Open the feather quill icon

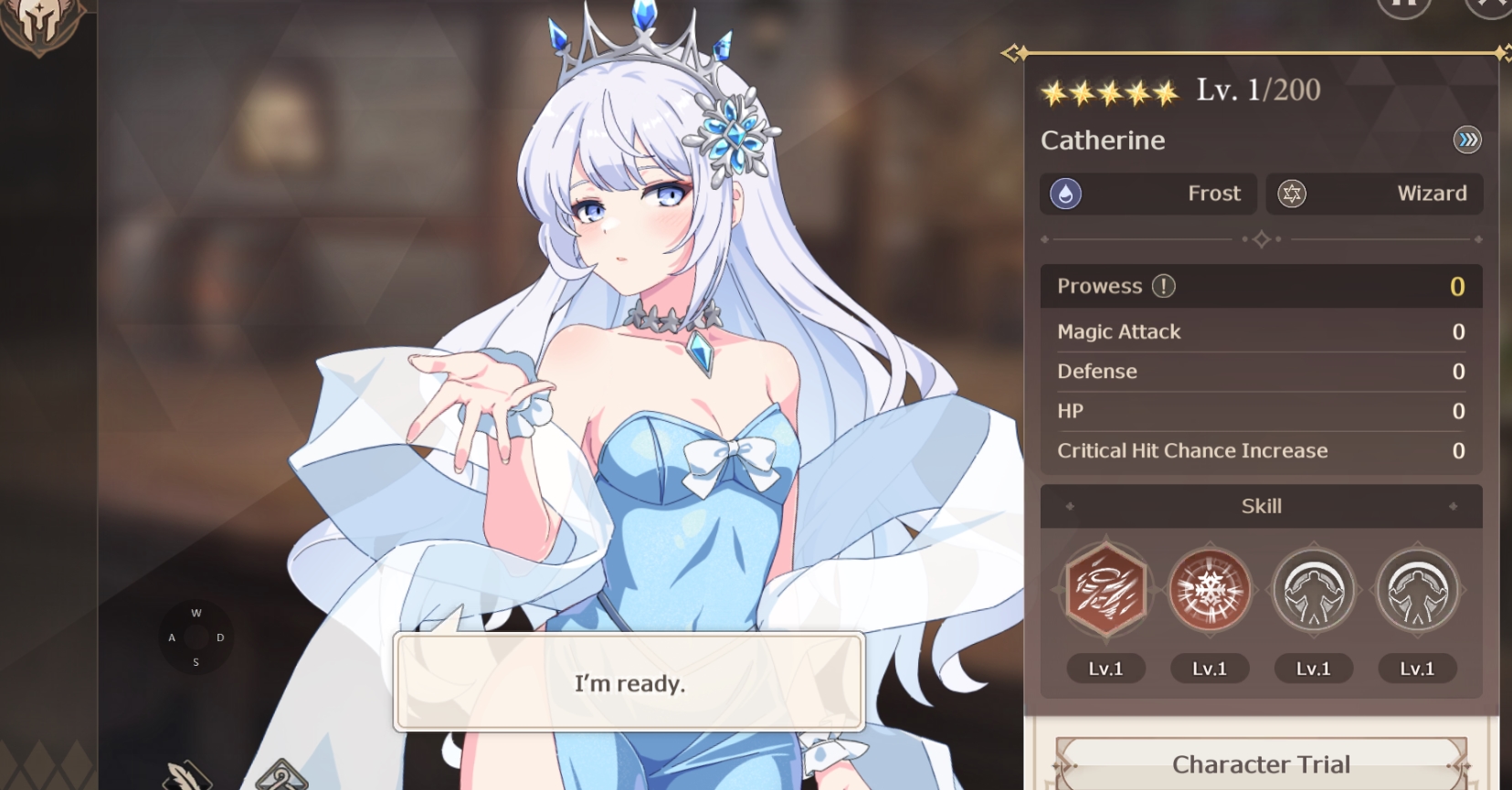(x=187, y=775)
